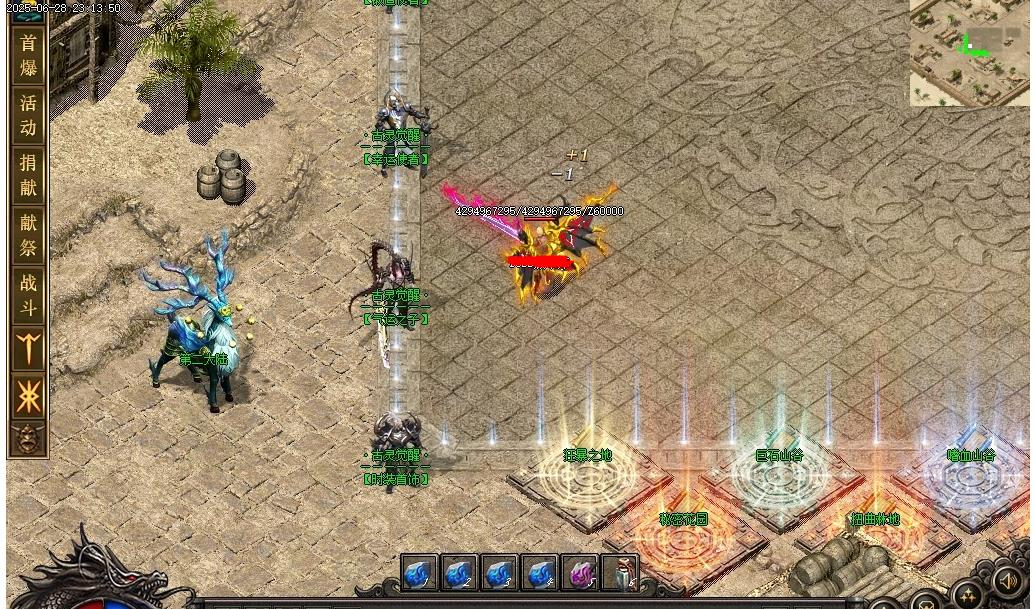This screenshot has height=609, width=1035.
Task: Open the minimap
Action: [x=968, y=52]
